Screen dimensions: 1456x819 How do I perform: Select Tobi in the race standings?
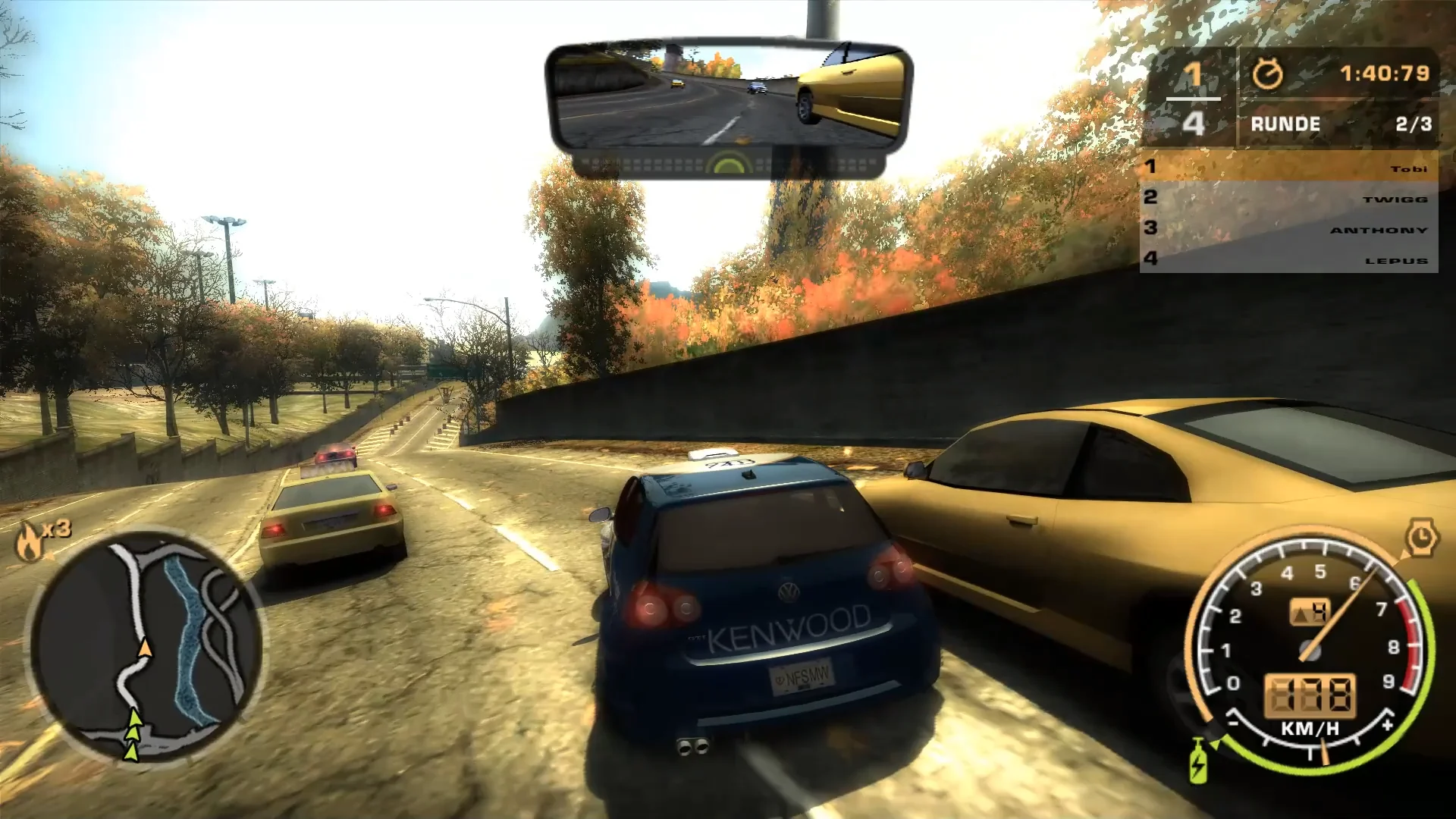(x=1288, y=167)
